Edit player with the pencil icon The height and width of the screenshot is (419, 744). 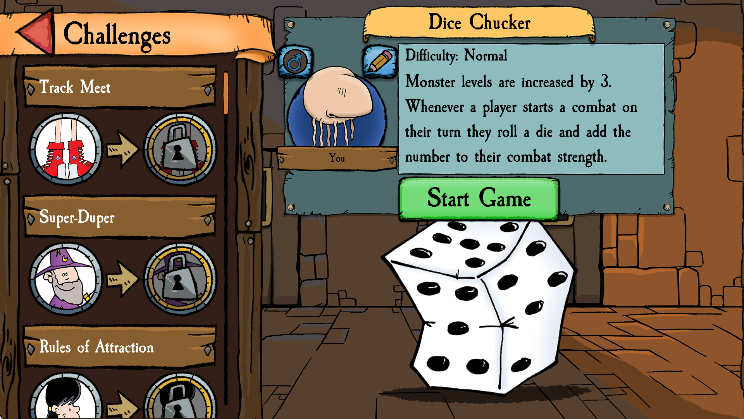coord(378,60)
